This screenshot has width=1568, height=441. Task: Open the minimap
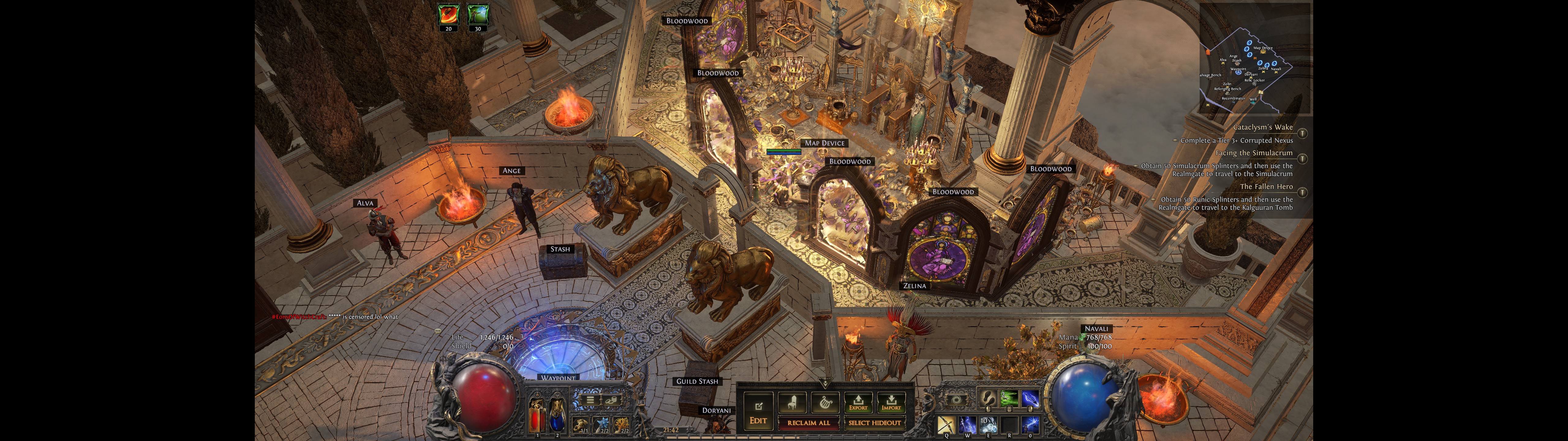tap(1254, 58)
